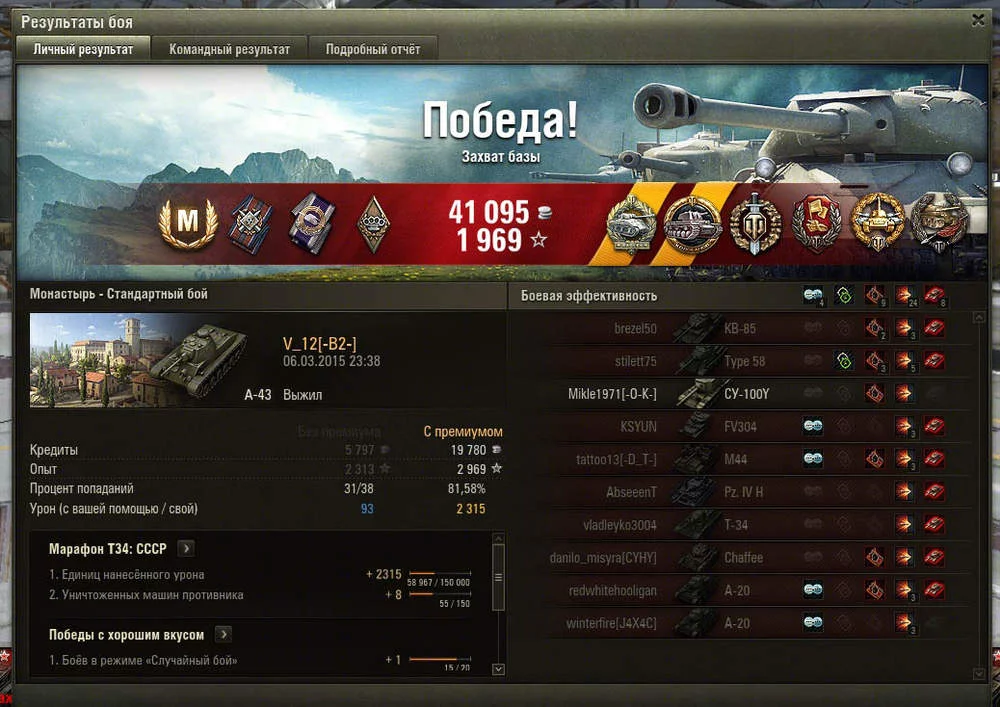Viewport: 1000px width, 707px height.
Task: Click the player name V_12[-B2-]
Action: coord(320,343)
